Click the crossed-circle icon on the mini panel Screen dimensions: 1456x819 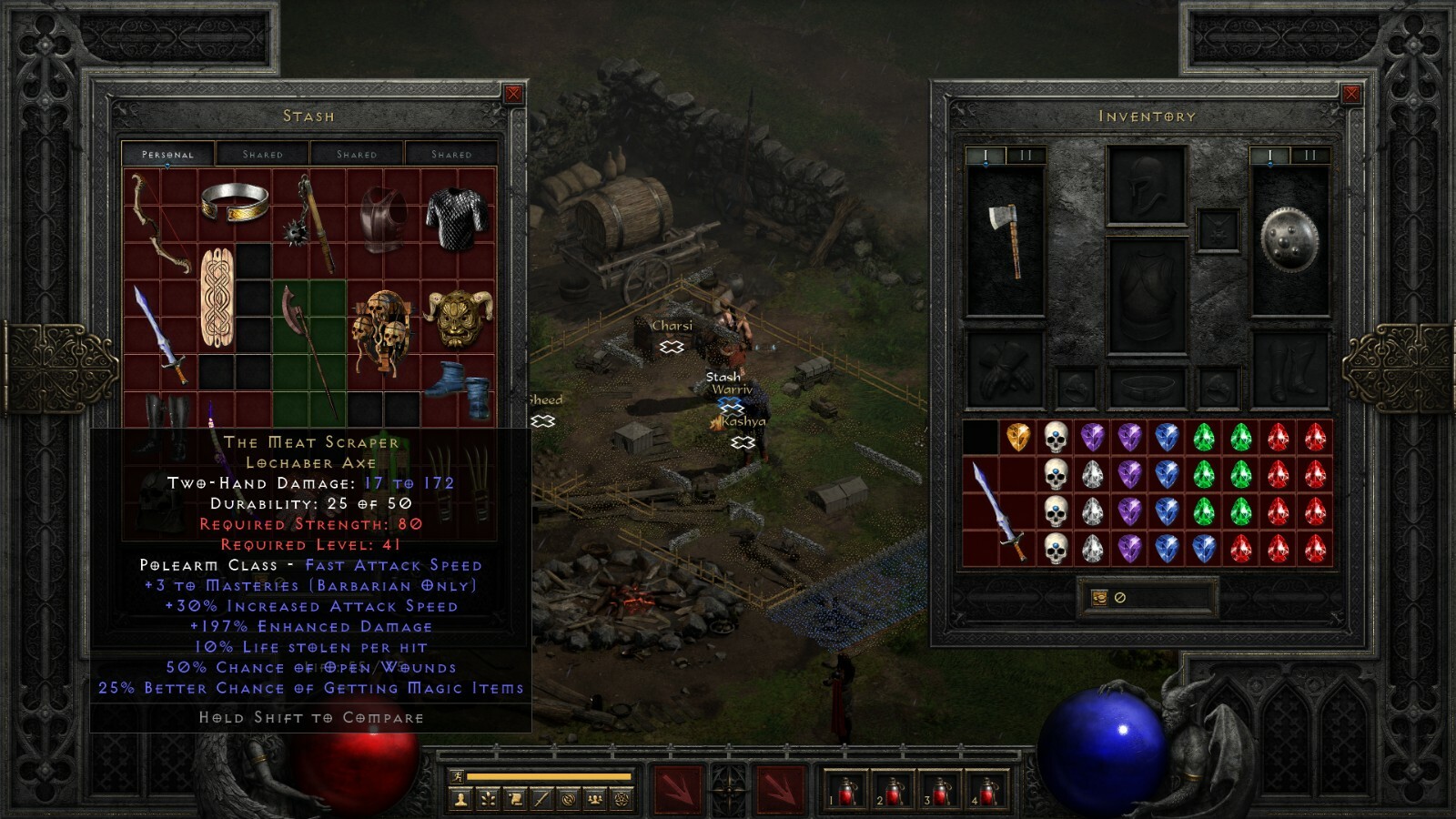click(x=568, y=799)
